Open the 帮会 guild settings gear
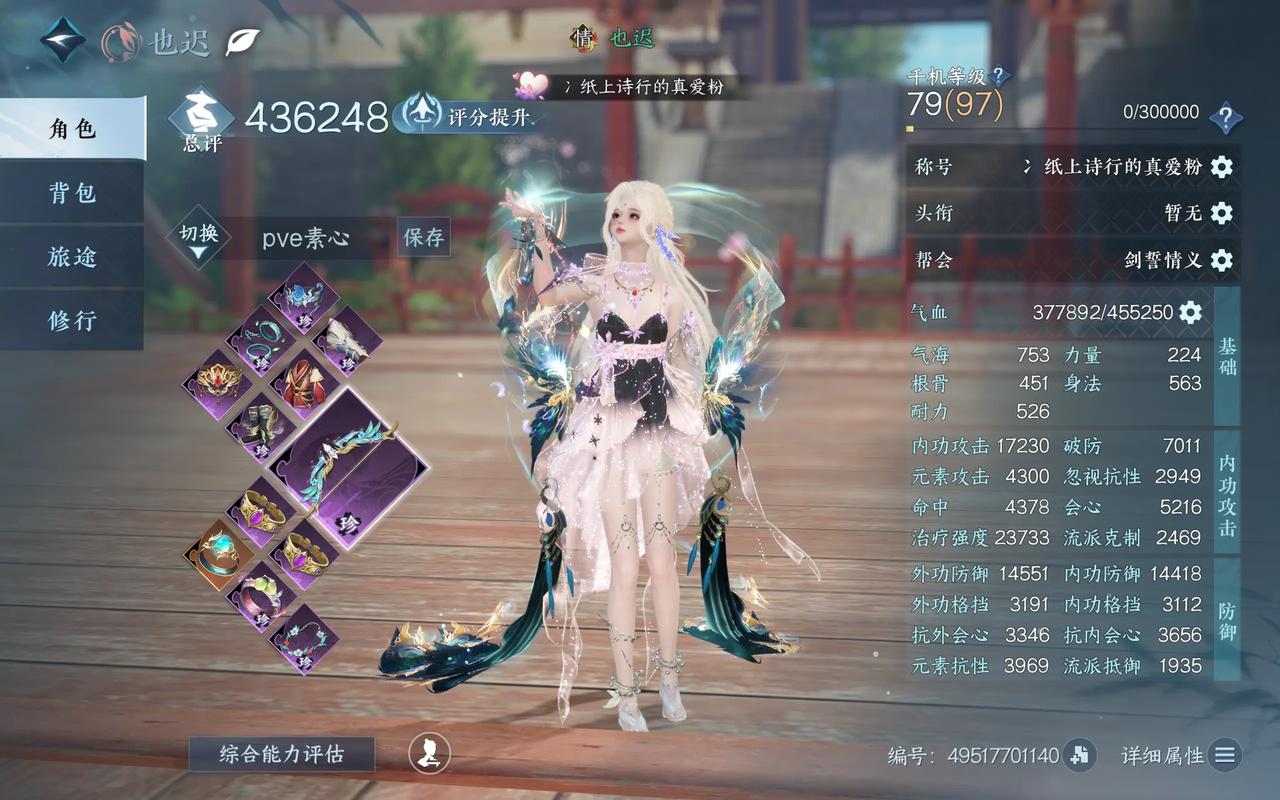 point(1221,260)
